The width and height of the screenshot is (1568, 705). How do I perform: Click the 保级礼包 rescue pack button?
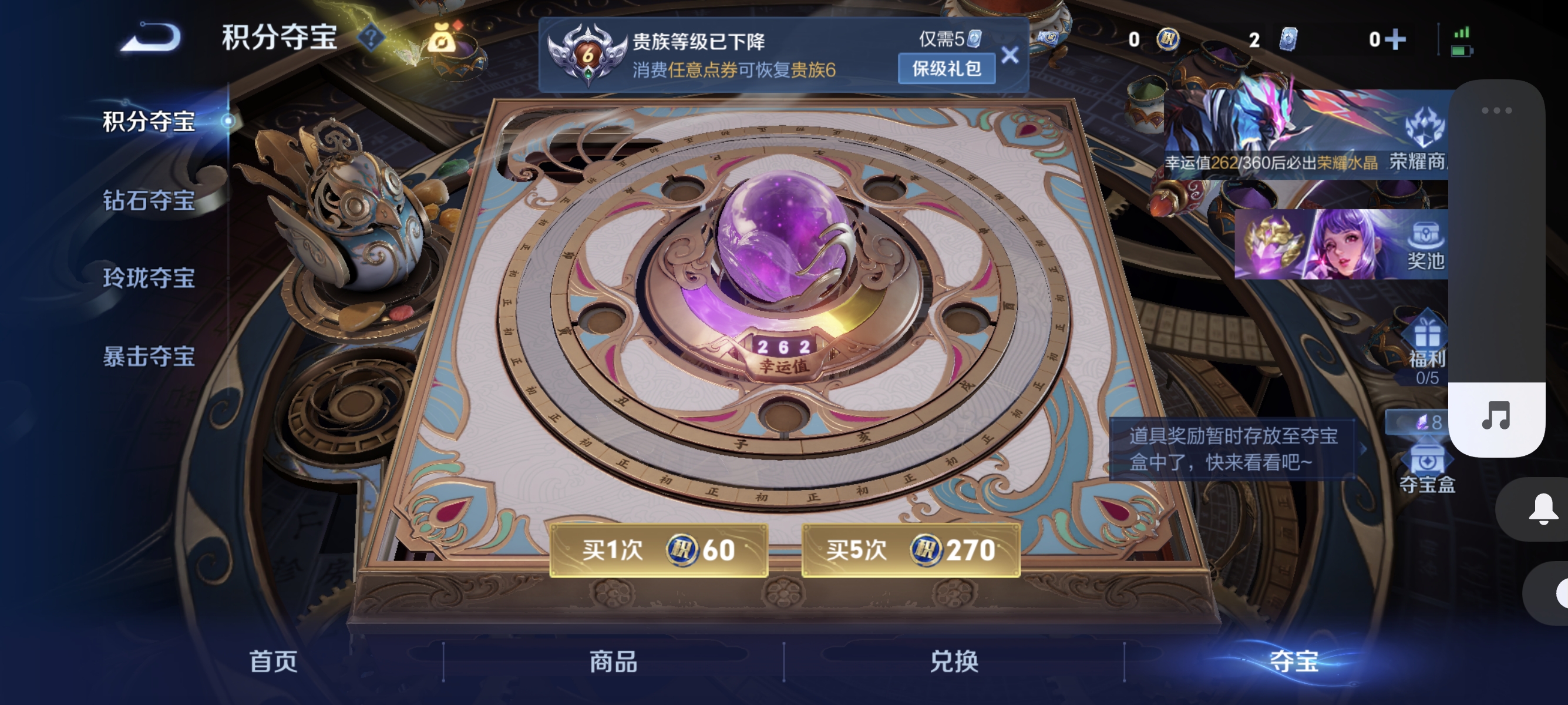[x=946, y=69]
